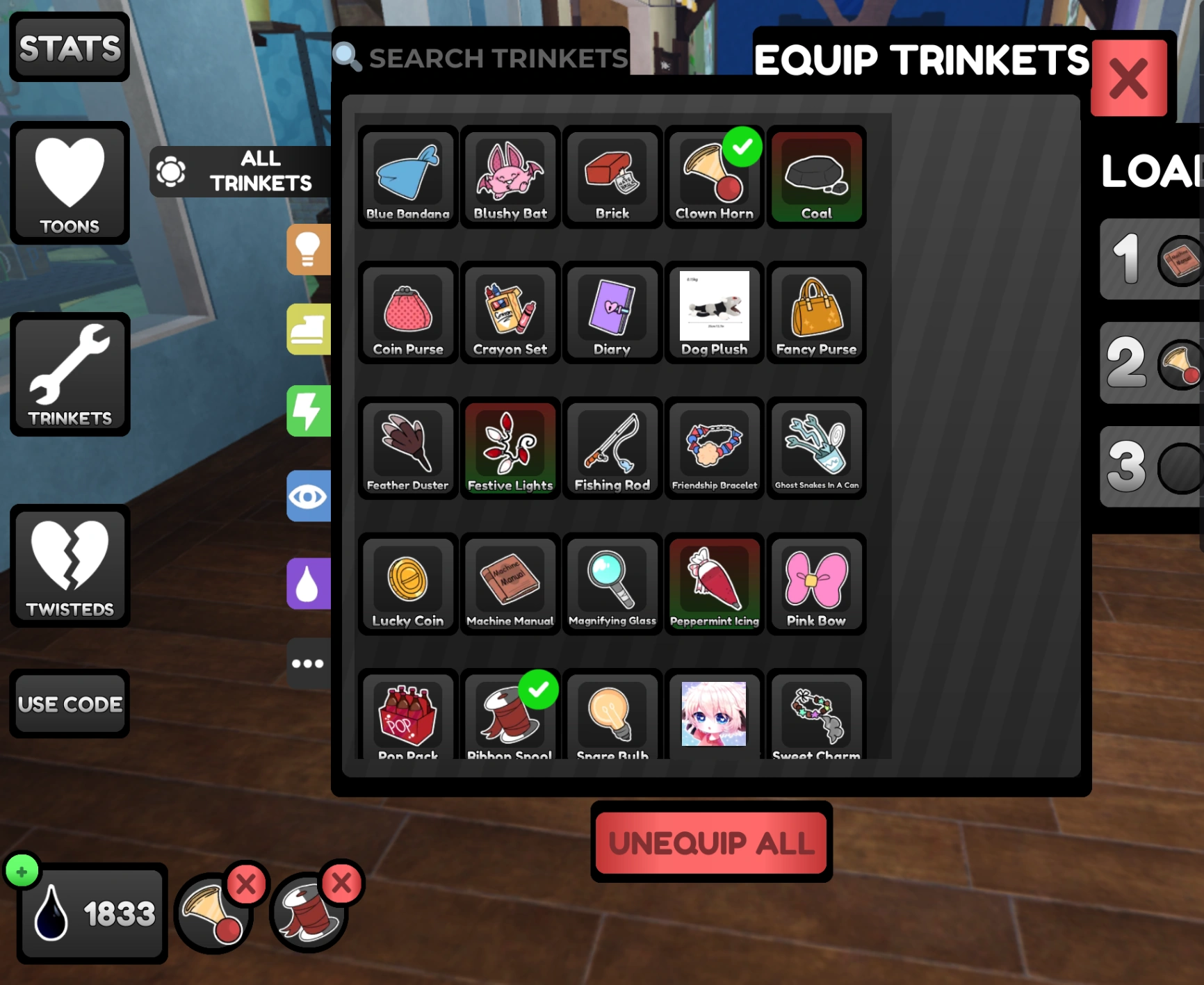Open the Toons heart menu
The width and height of the screenshot is (1204, 985).
70,183
